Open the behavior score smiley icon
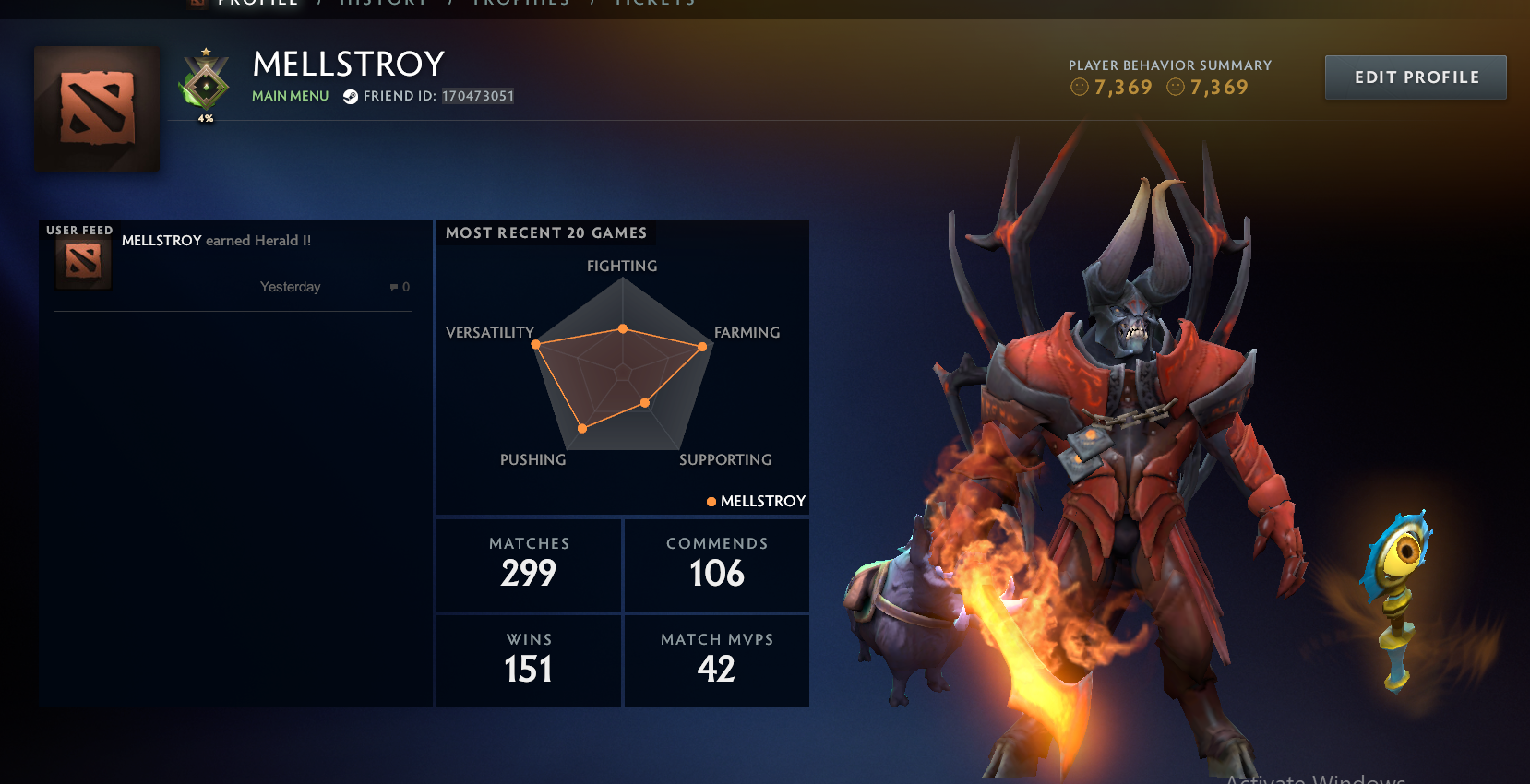The height and width of the screenshot is (784, 1530). 1078,88
